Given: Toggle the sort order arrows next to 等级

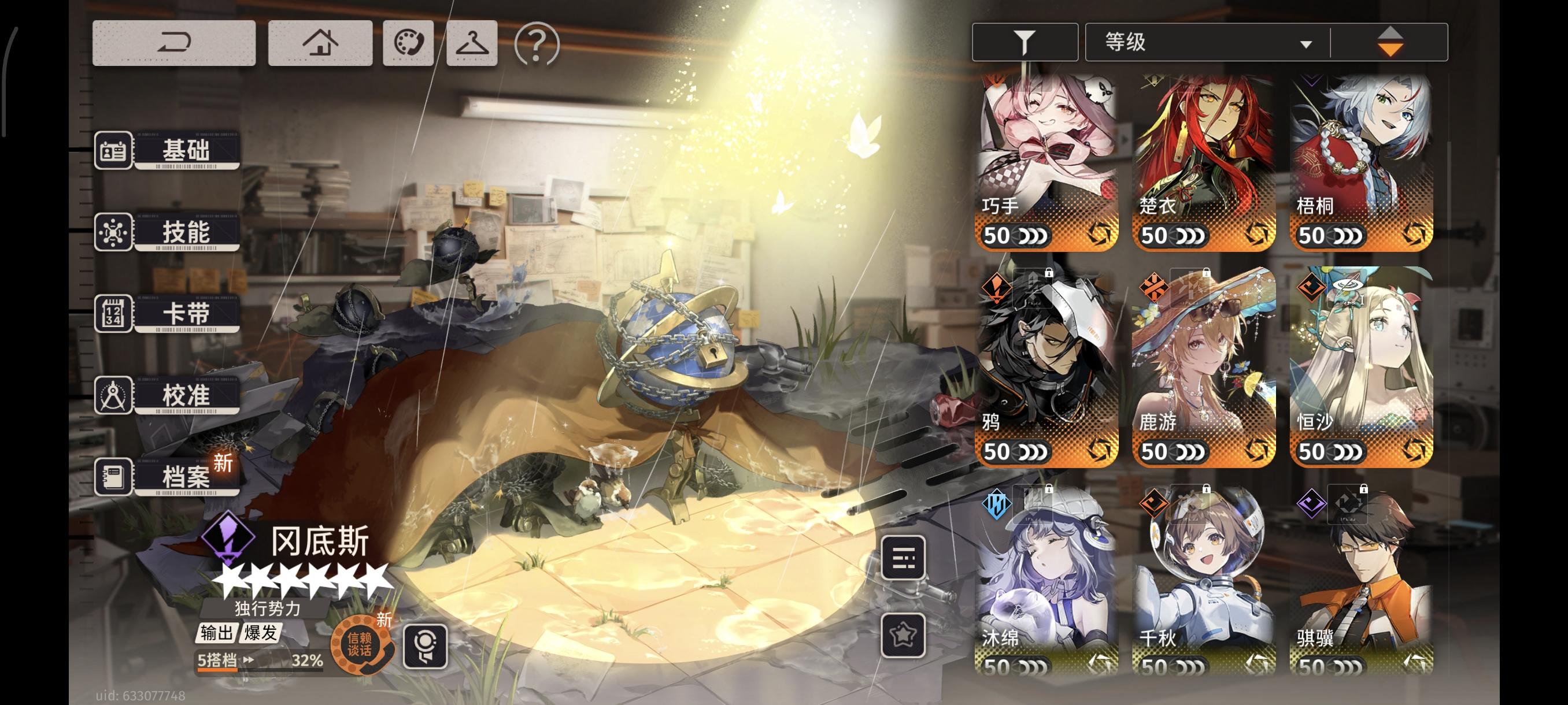Looking at the screenshot, I should pyautogui.click(x=1392, y=41).
